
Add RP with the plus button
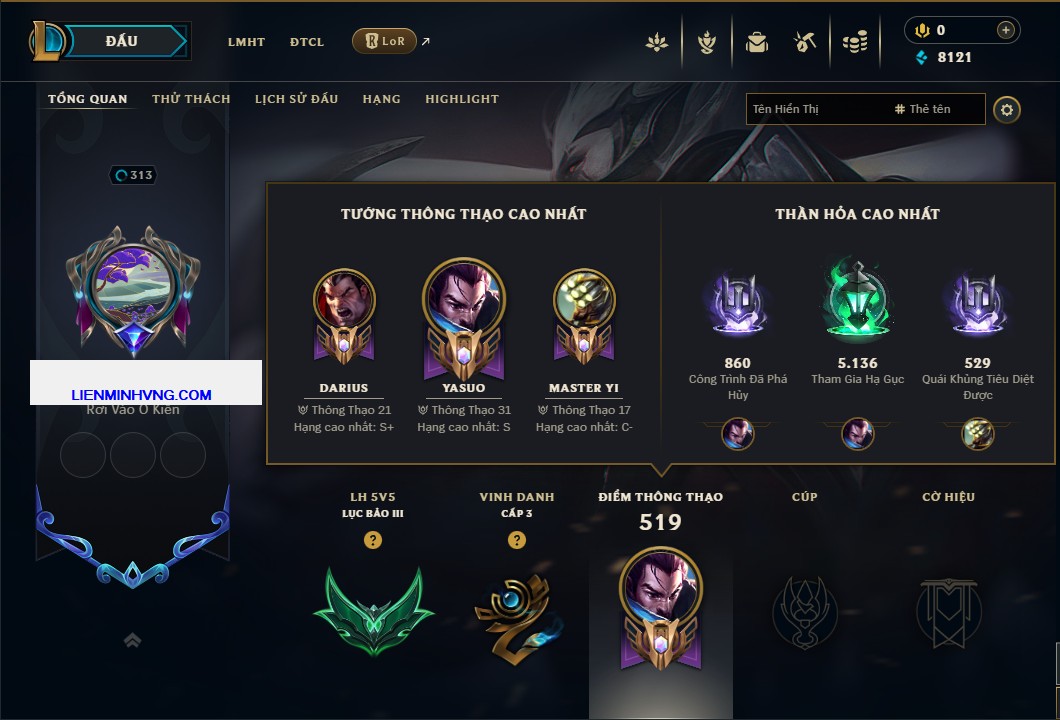[1006, 30]
